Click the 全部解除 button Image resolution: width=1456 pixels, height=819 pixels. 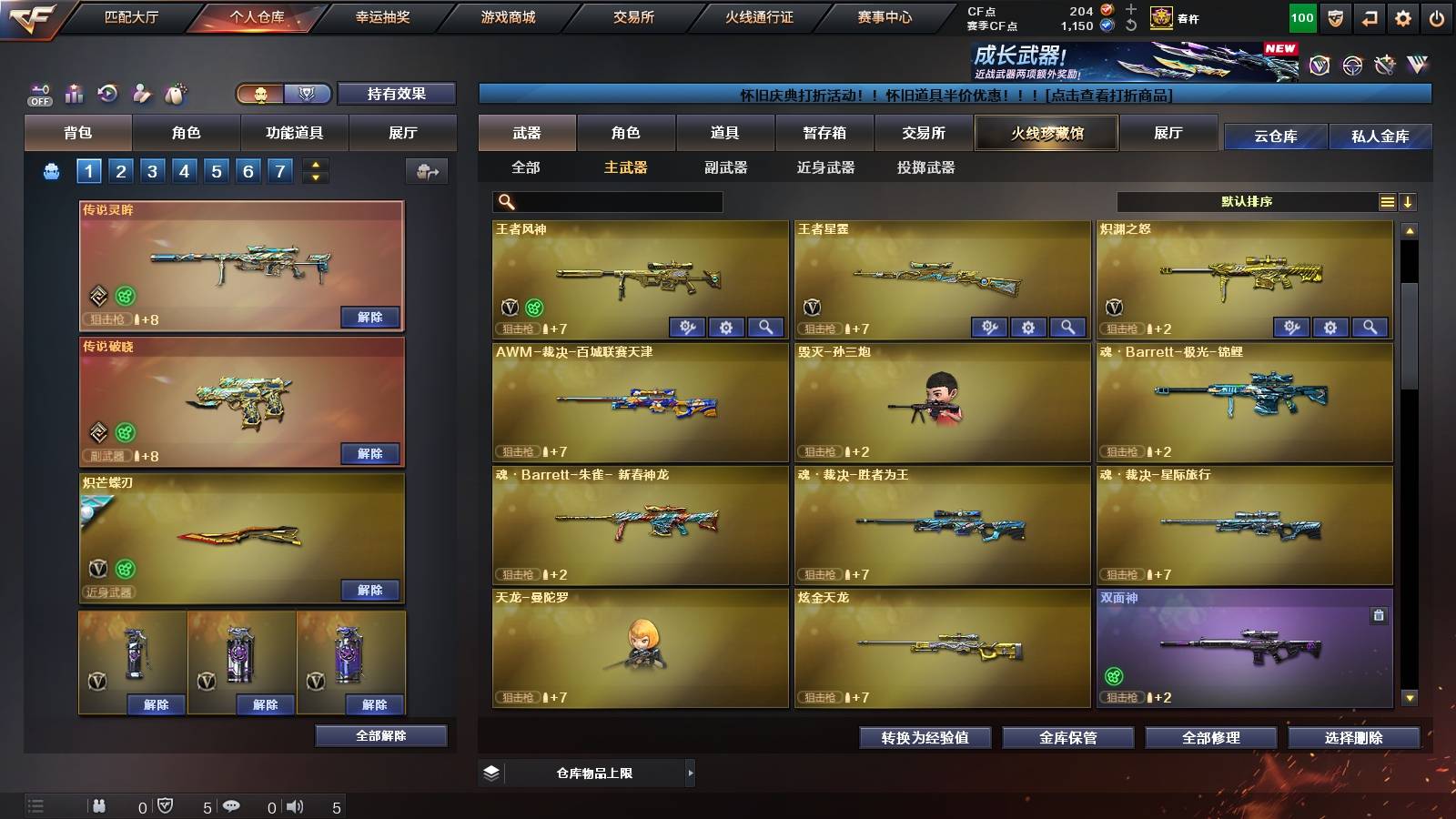pos(379,736)
